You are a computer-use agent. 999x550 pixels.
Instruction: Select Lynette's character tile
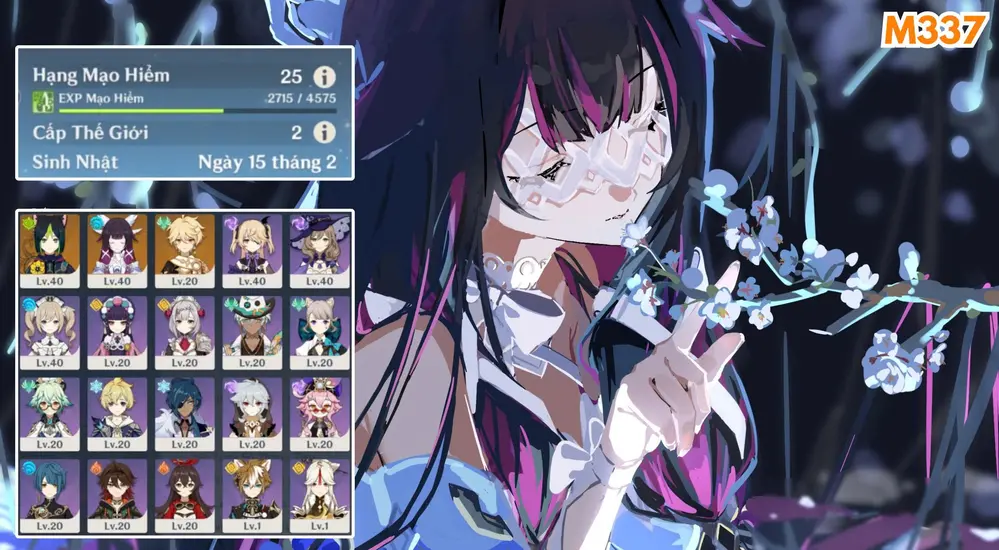click(x=320, y=332)
